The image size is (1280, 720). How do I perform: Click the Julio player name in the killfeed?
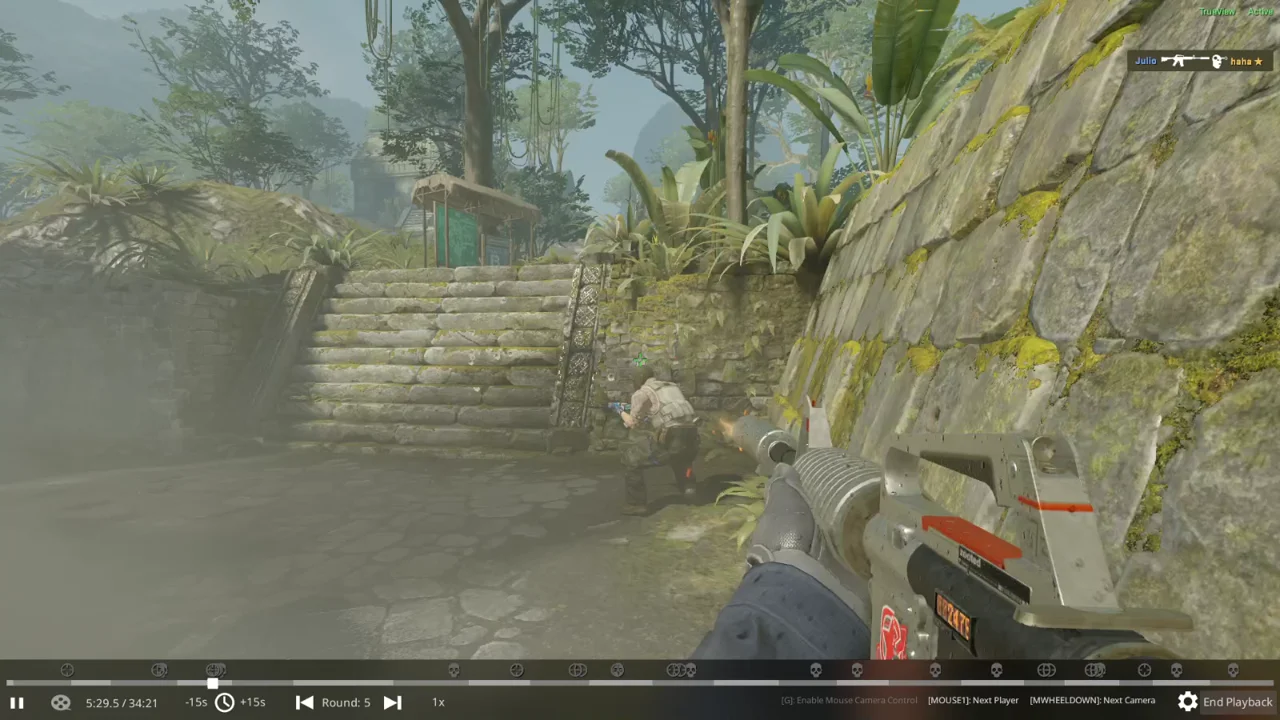pos(1145,60)
